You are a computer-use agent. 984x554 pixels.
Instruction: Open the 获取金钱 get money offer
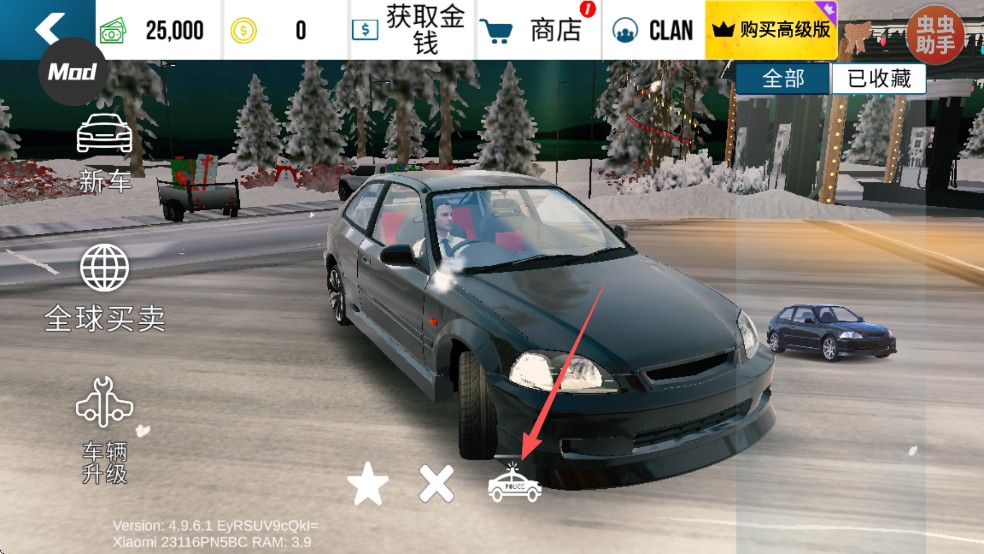tap(411, 30)
